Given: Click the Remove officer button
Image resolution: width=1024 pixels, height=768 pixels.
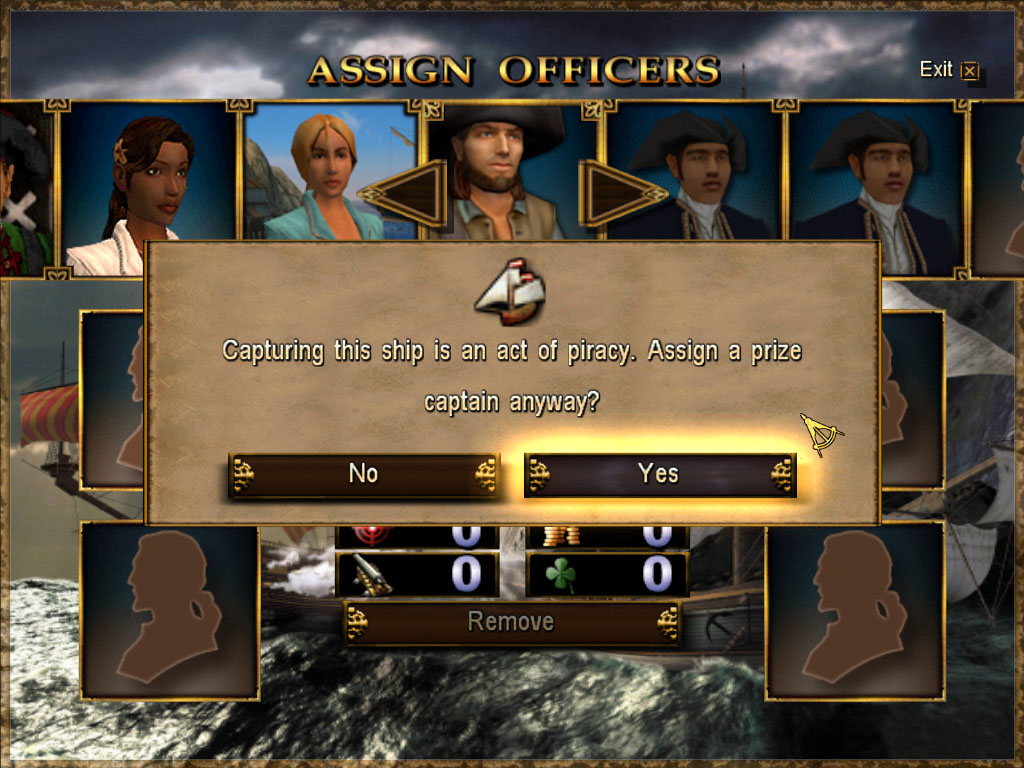Looking at the screenshot, I should click(511, 622).
